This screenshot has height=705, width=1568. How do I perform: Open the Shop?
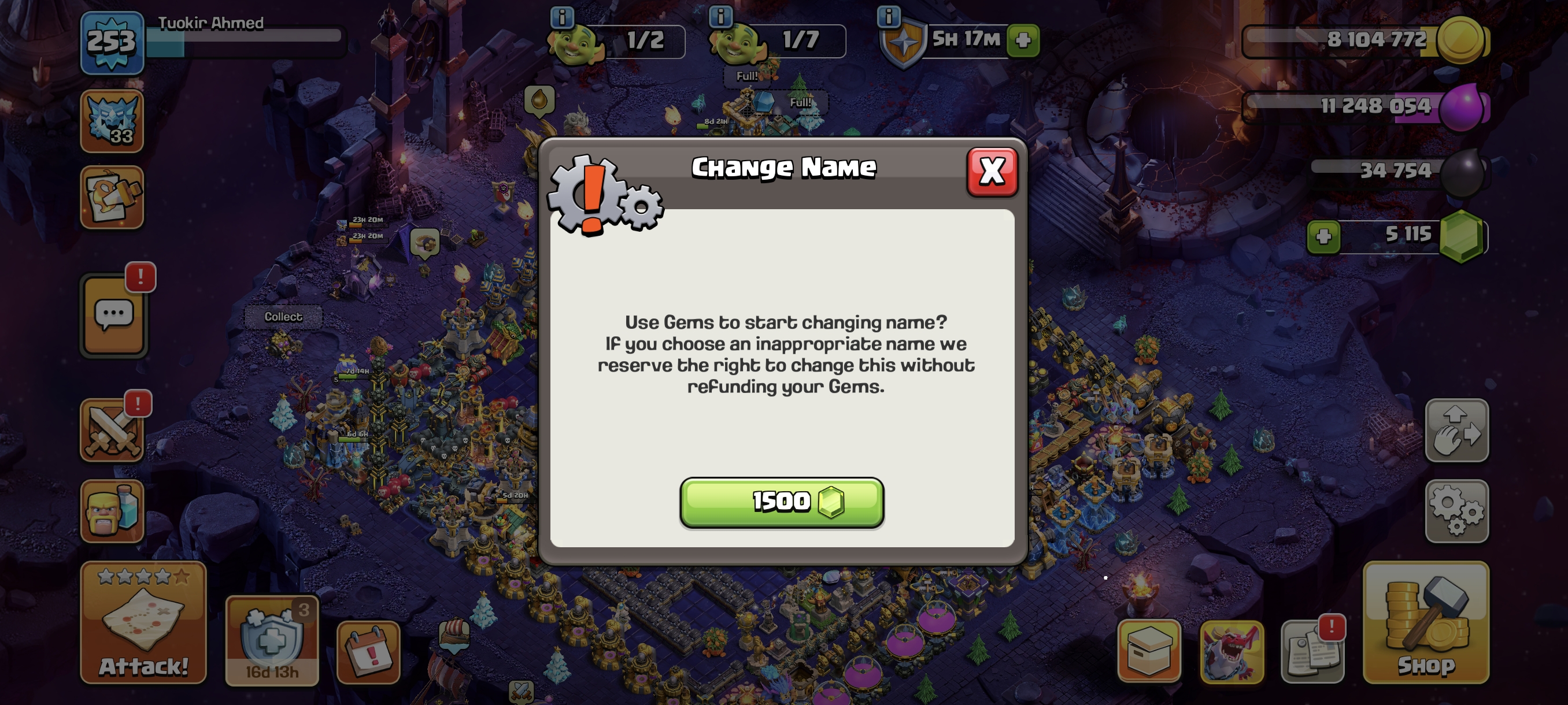[1426, 622]
